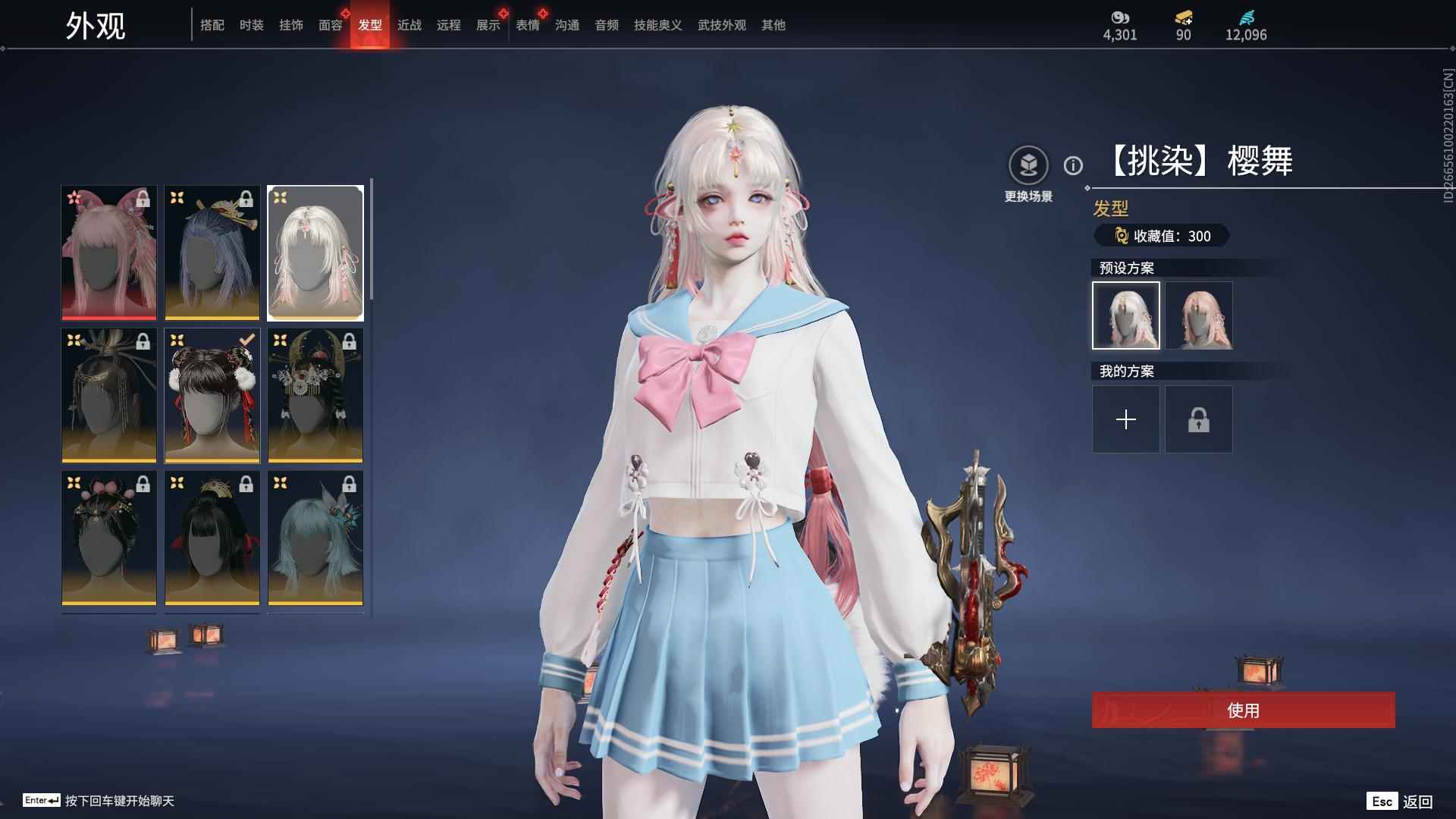
Task: Select the pink bow hairstyle thumbnail
Action: tap(109, 253)
